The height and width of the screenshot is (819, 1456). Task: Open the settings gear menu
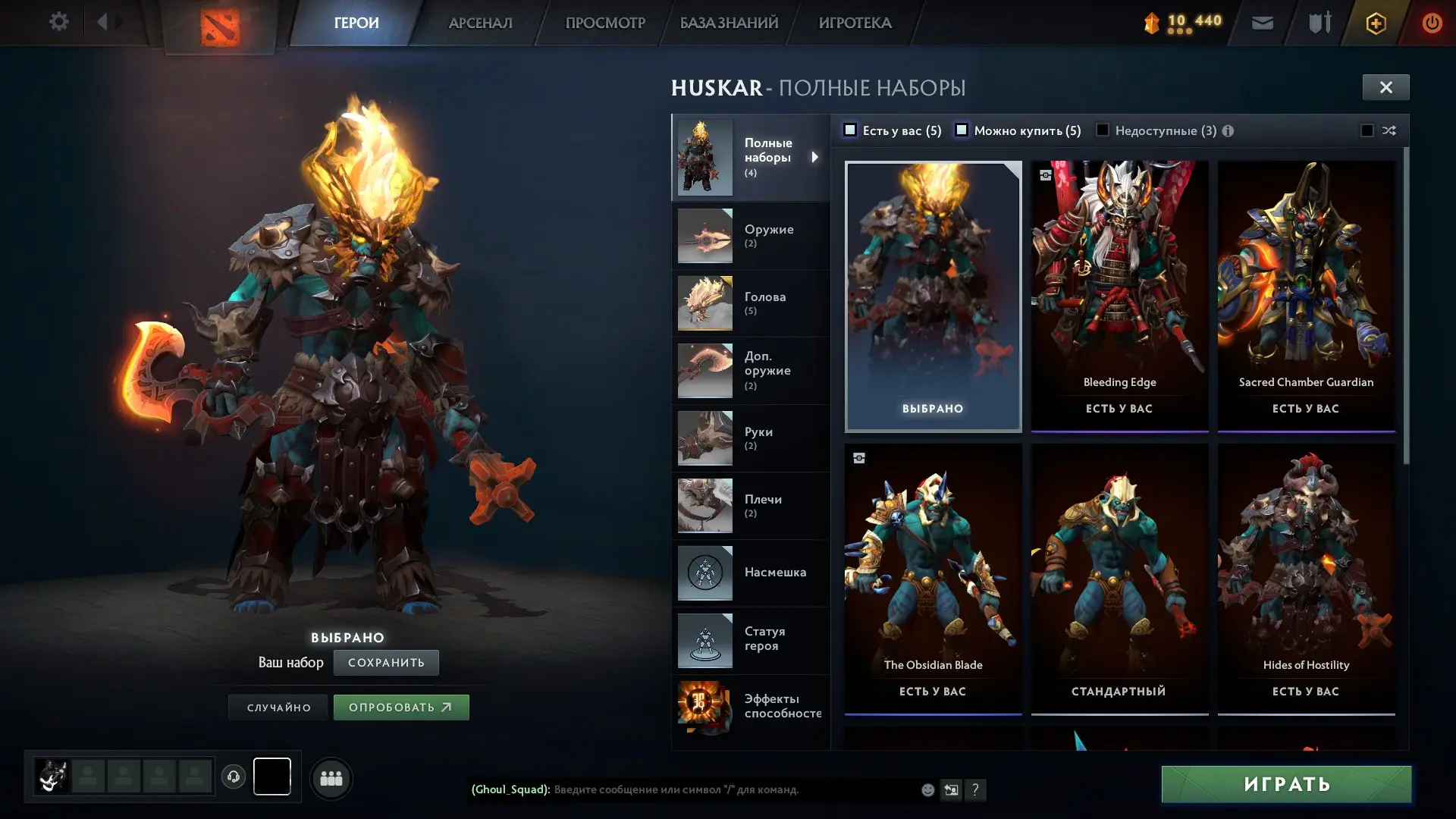point(58,22)
